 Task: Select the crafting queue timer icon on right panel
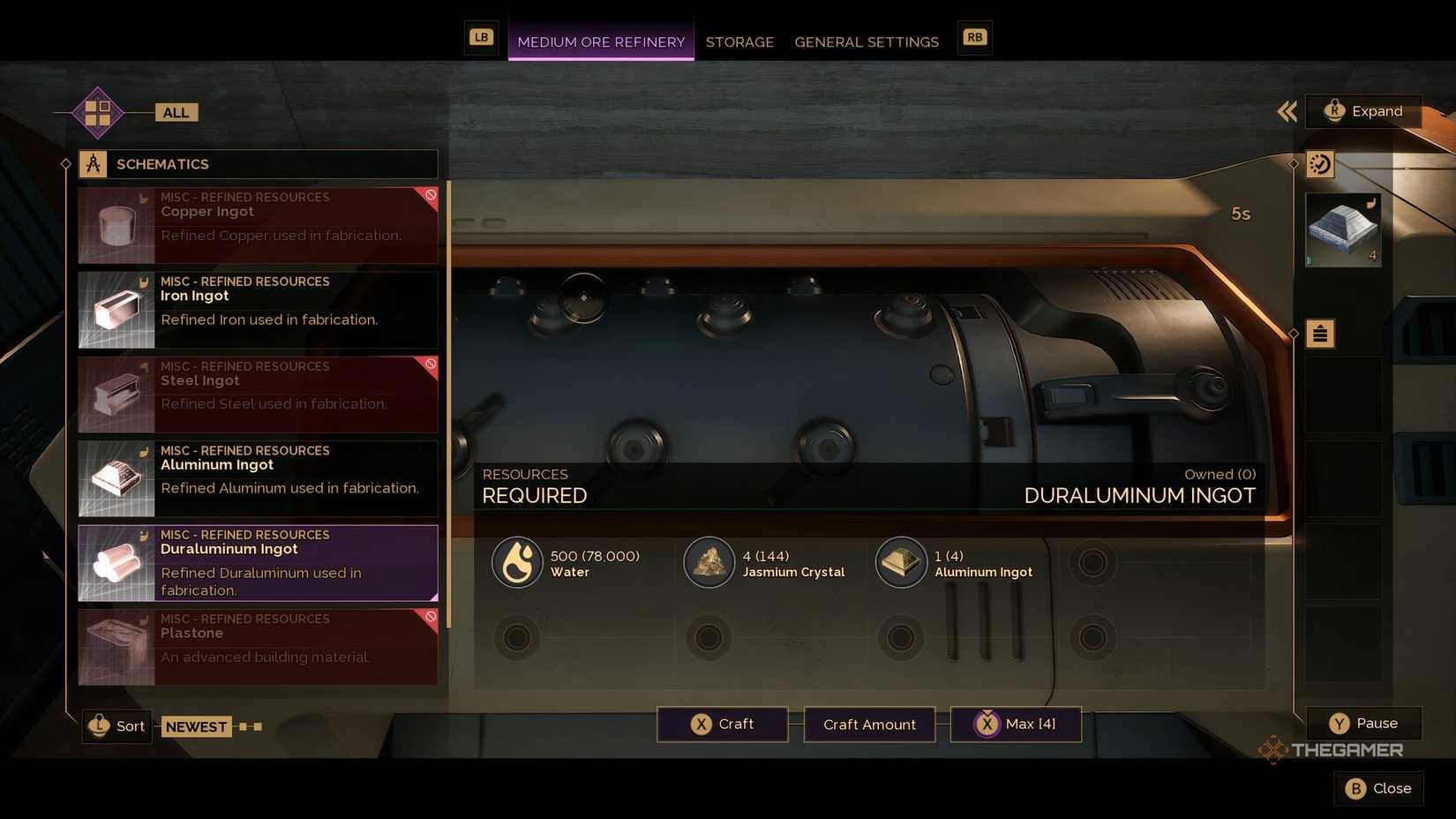[1319, 164]
